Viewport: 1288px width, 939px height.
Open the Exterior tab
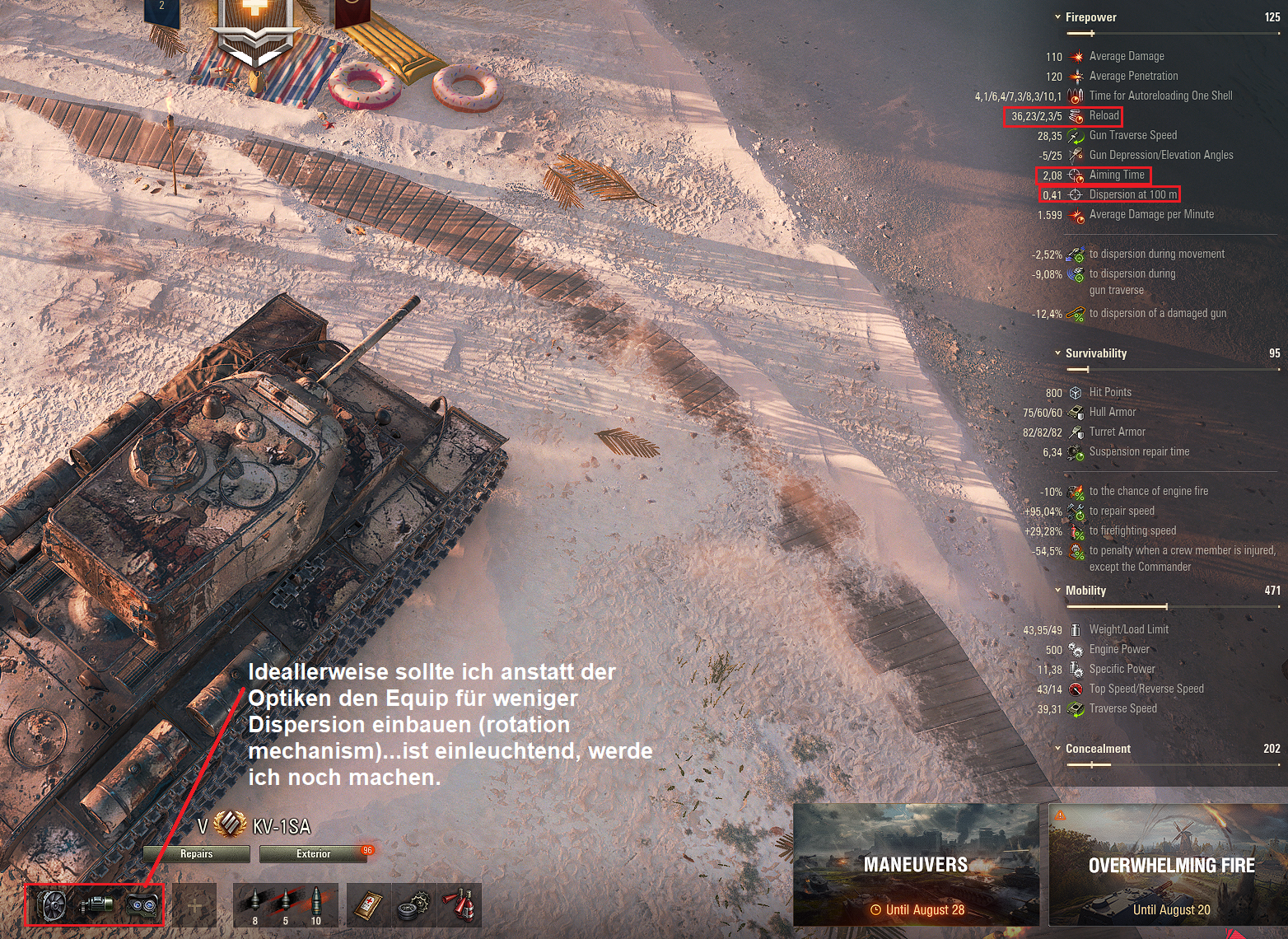[311, 854]
